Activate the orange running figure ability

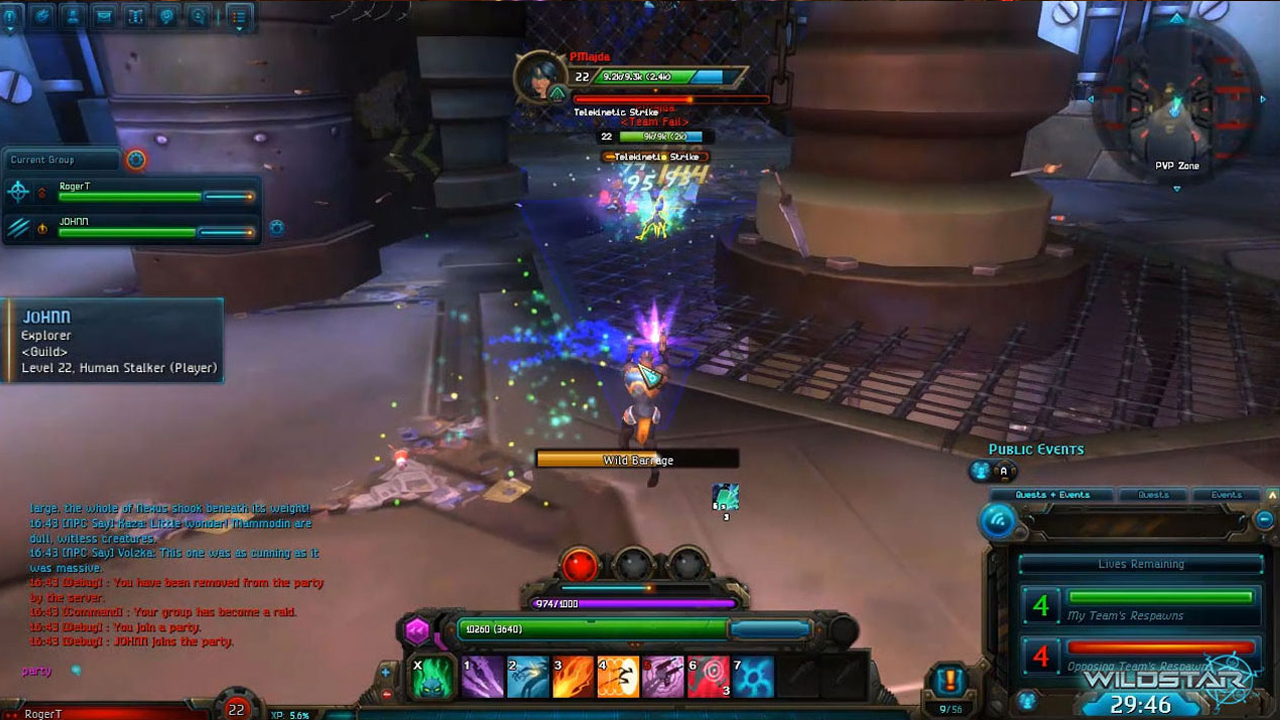(618, 677)
